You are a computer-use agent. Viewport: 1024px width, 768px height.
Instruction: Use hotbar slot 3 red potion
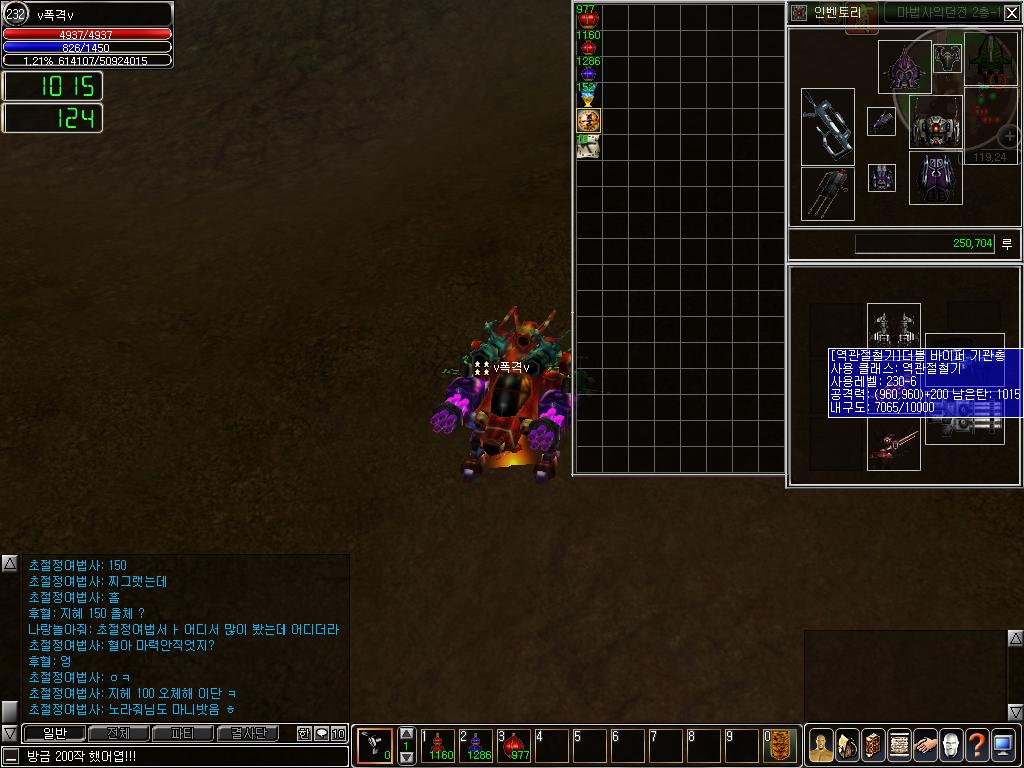516,745
